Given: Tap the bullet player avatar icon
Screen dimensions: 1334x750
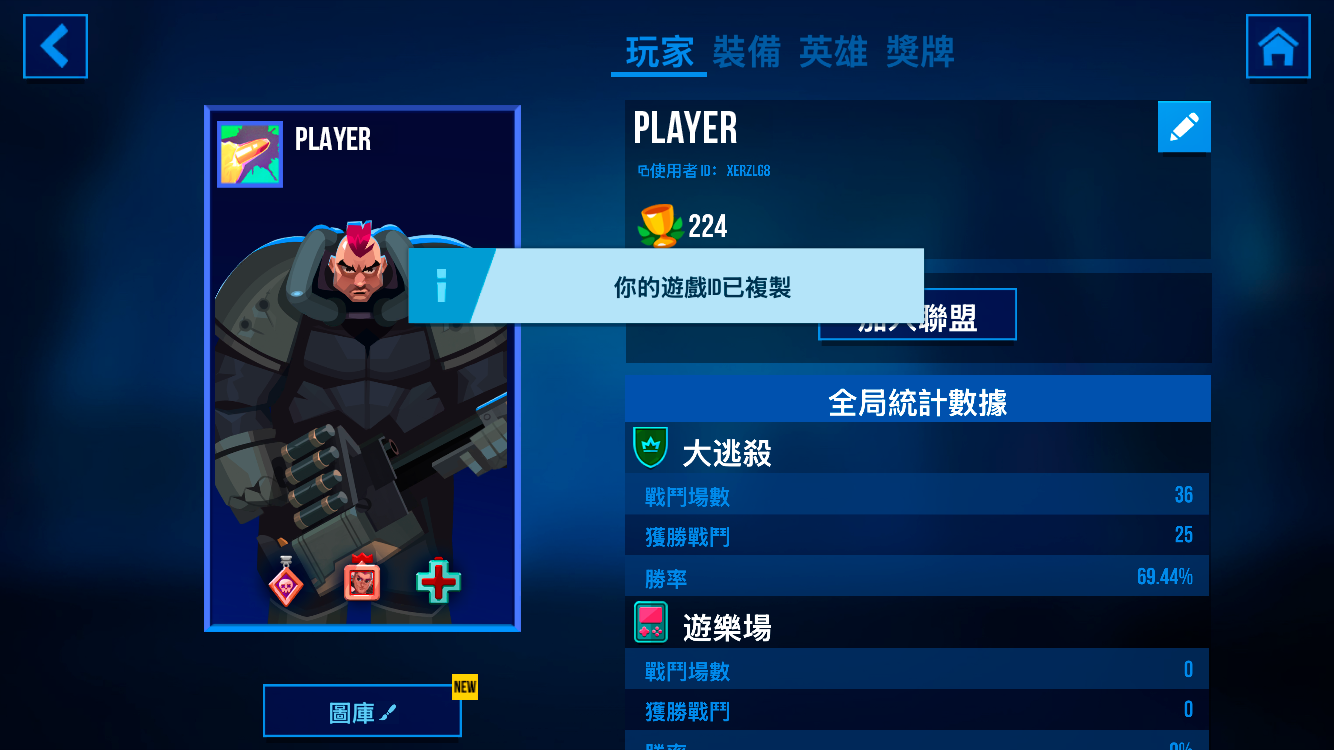Looking at the screenshot, I should pyautogui.click(x=250, y=155).
